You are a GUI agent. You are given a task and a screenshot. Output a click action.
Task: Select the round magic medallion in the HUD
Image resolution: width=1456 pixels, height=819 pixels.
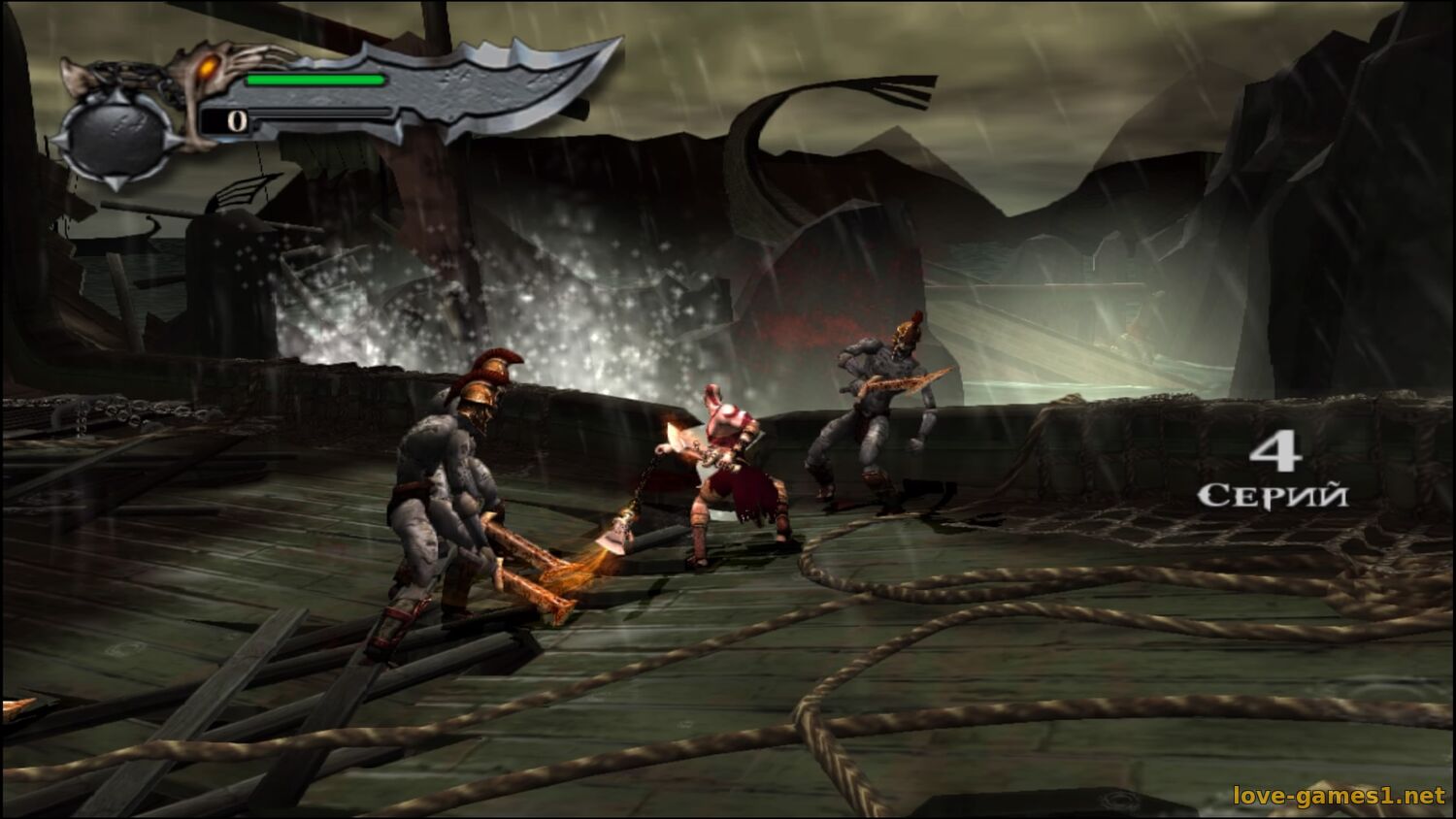116,138
